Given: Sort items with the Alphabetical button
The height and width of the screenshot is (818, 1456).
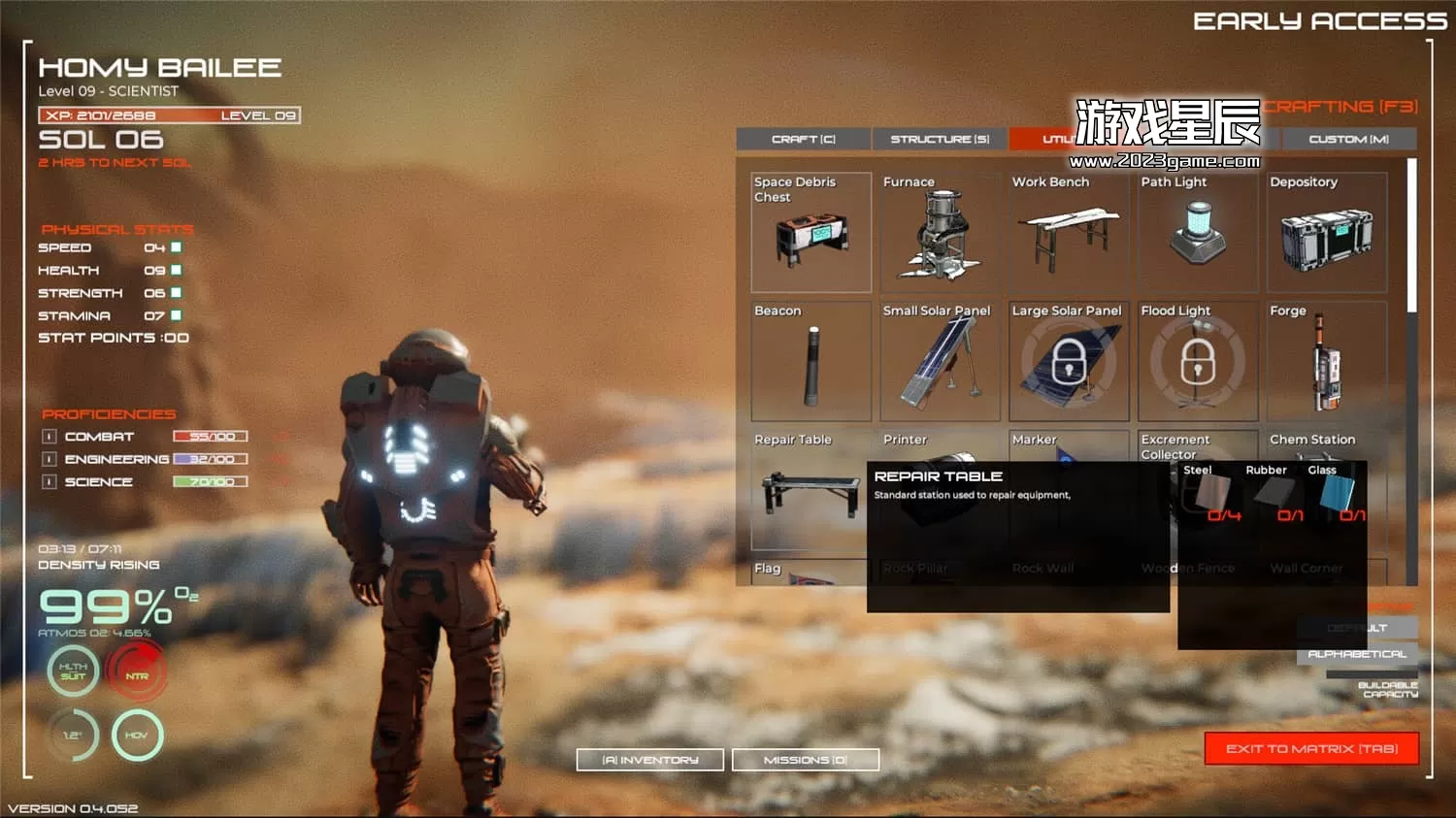Looking at the screenshot, I should click(1357, 654).
